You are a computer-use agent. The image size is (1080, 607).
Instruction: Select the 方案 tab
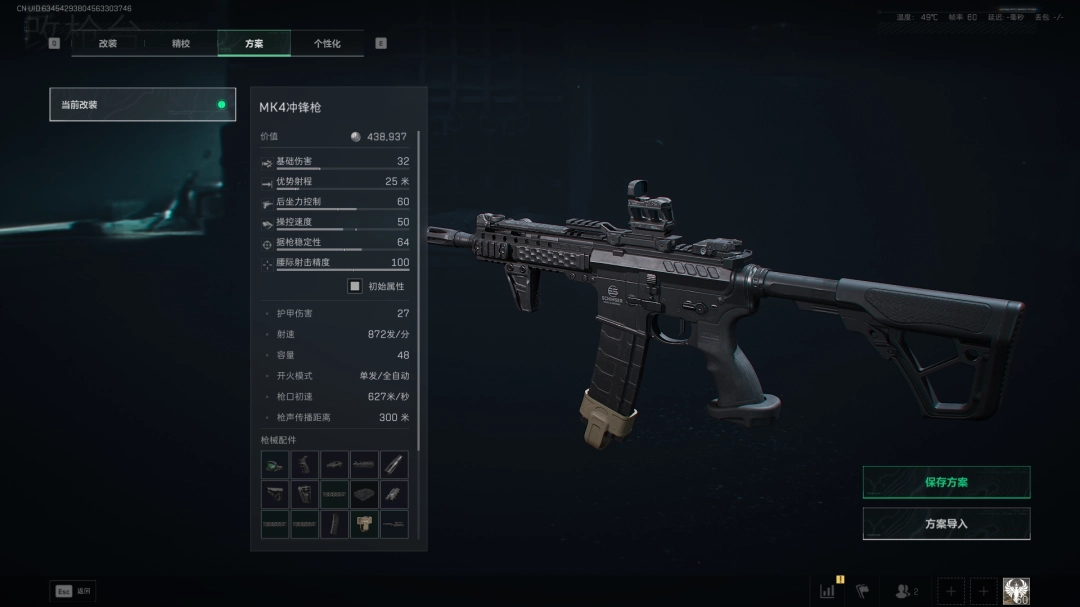click(254, 44)
